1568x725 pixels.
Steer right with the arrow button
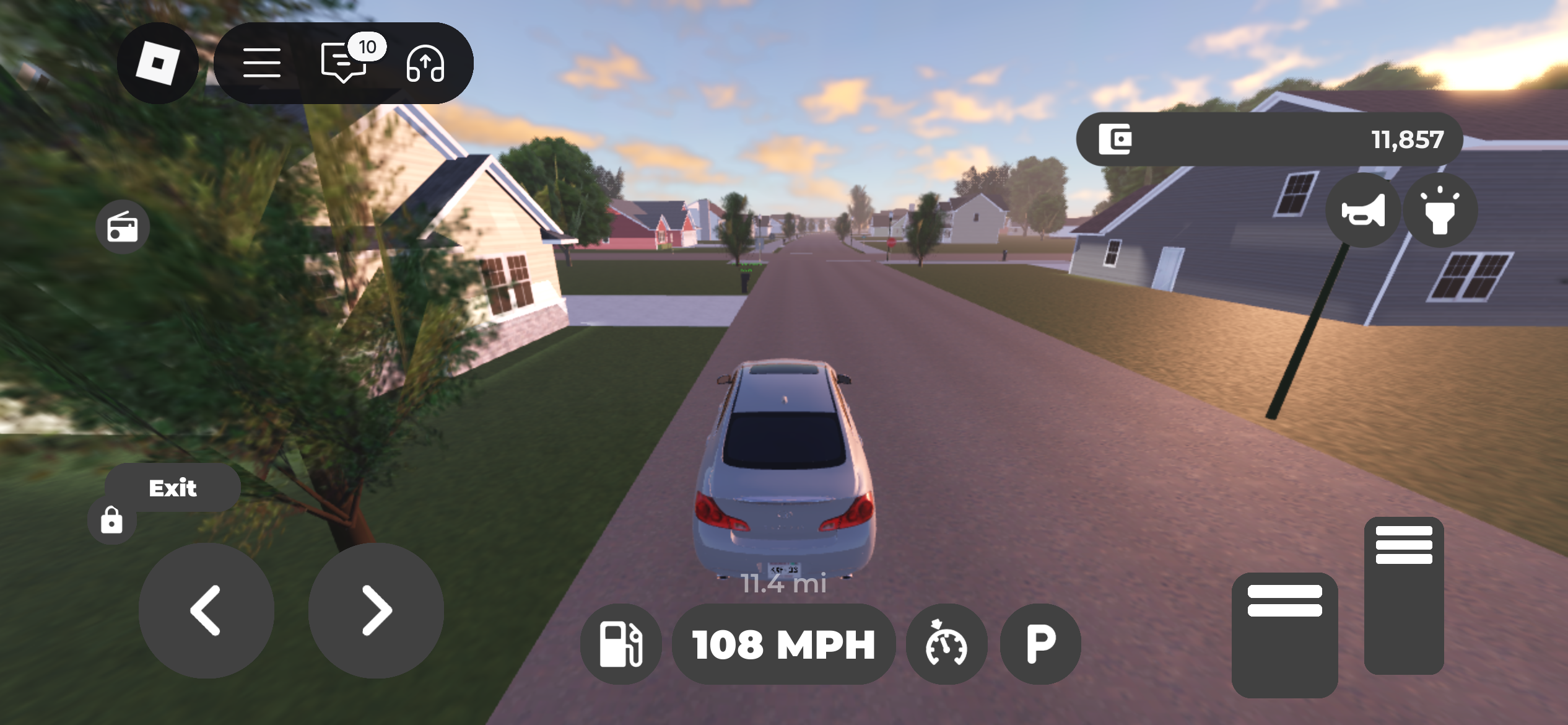376,611
